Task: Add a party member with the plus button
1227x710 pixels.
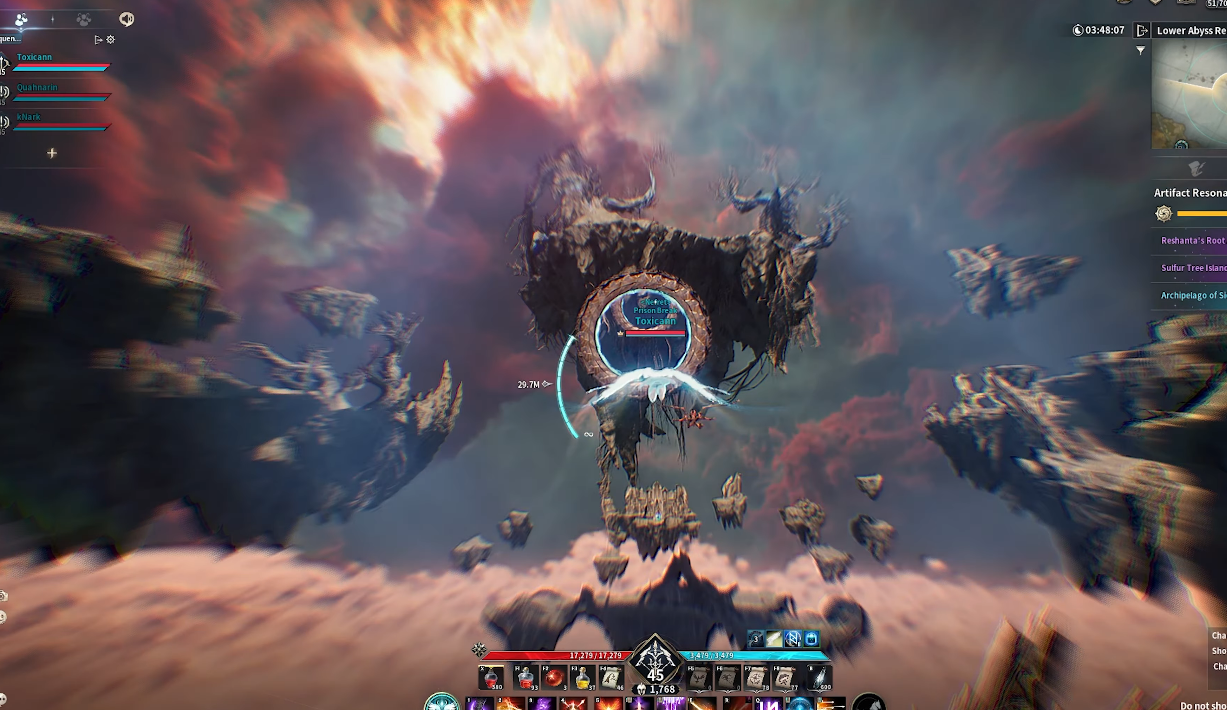Action: 52,153
